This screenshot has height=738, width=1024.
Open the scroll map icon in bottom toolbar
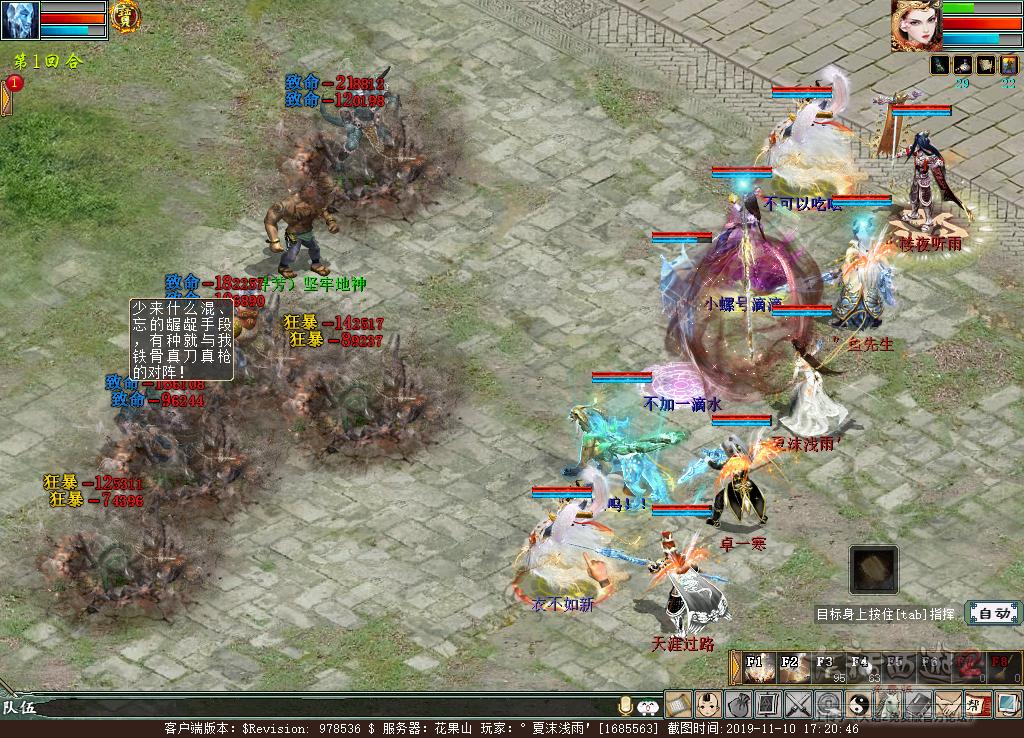(x=679, y=704)
